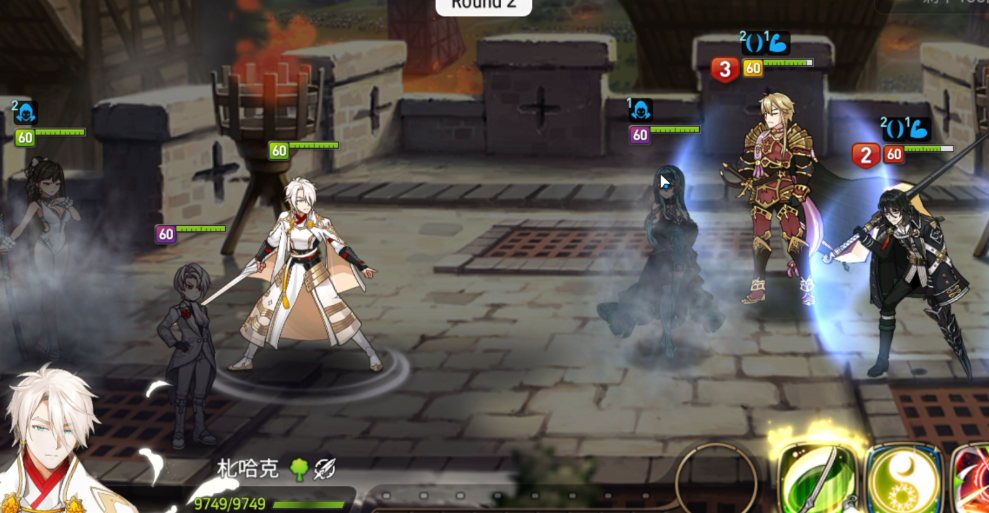Inspect the crossed-out feather class icon

click(x=324, y=467)
